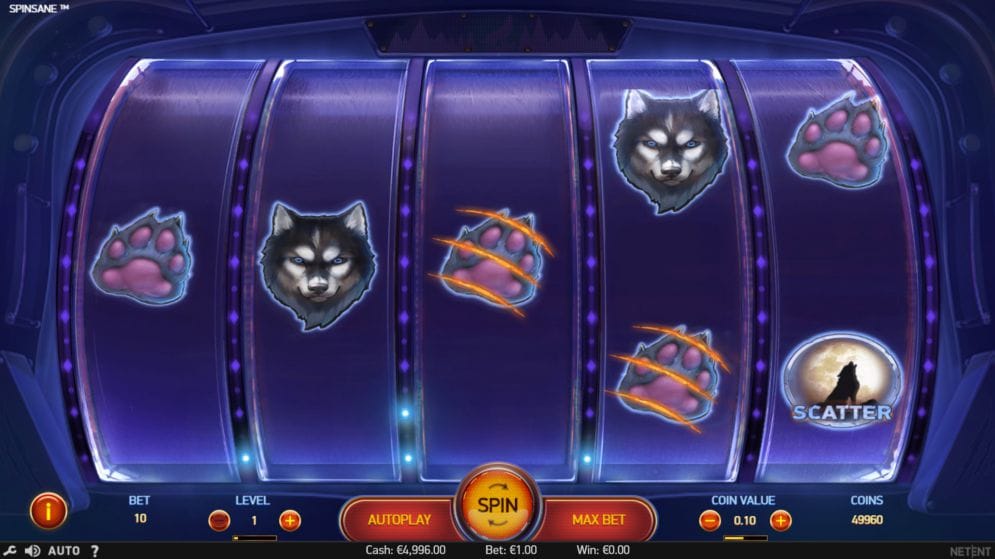Open game settings via the wrench icon
The image size is (995, 559).
[9, 551]
